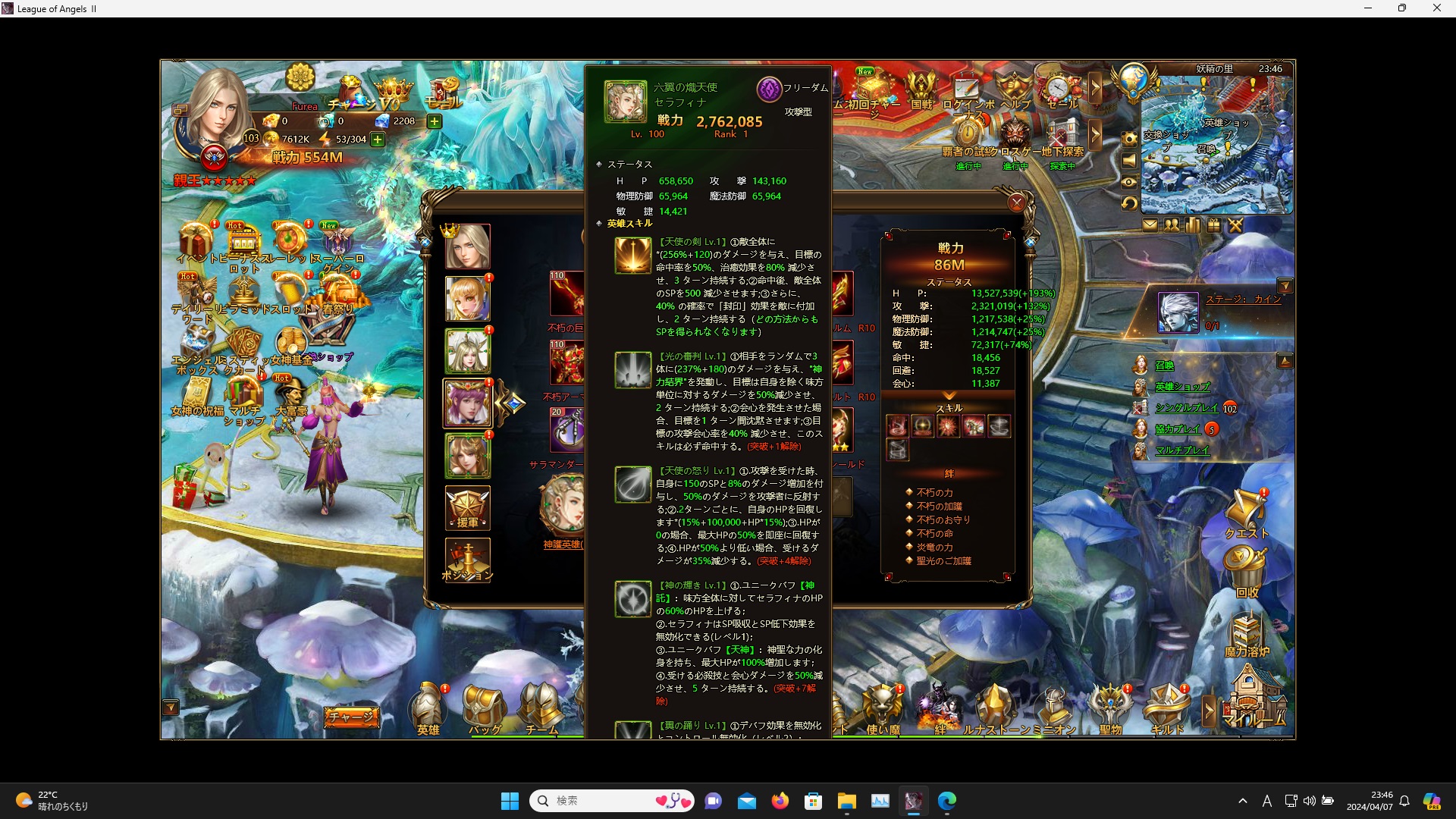The height and width of the screenshot is (819, 1456).
Task: Expand the right-pointing chevron near マイルーム
Action: click(1209, 711)
